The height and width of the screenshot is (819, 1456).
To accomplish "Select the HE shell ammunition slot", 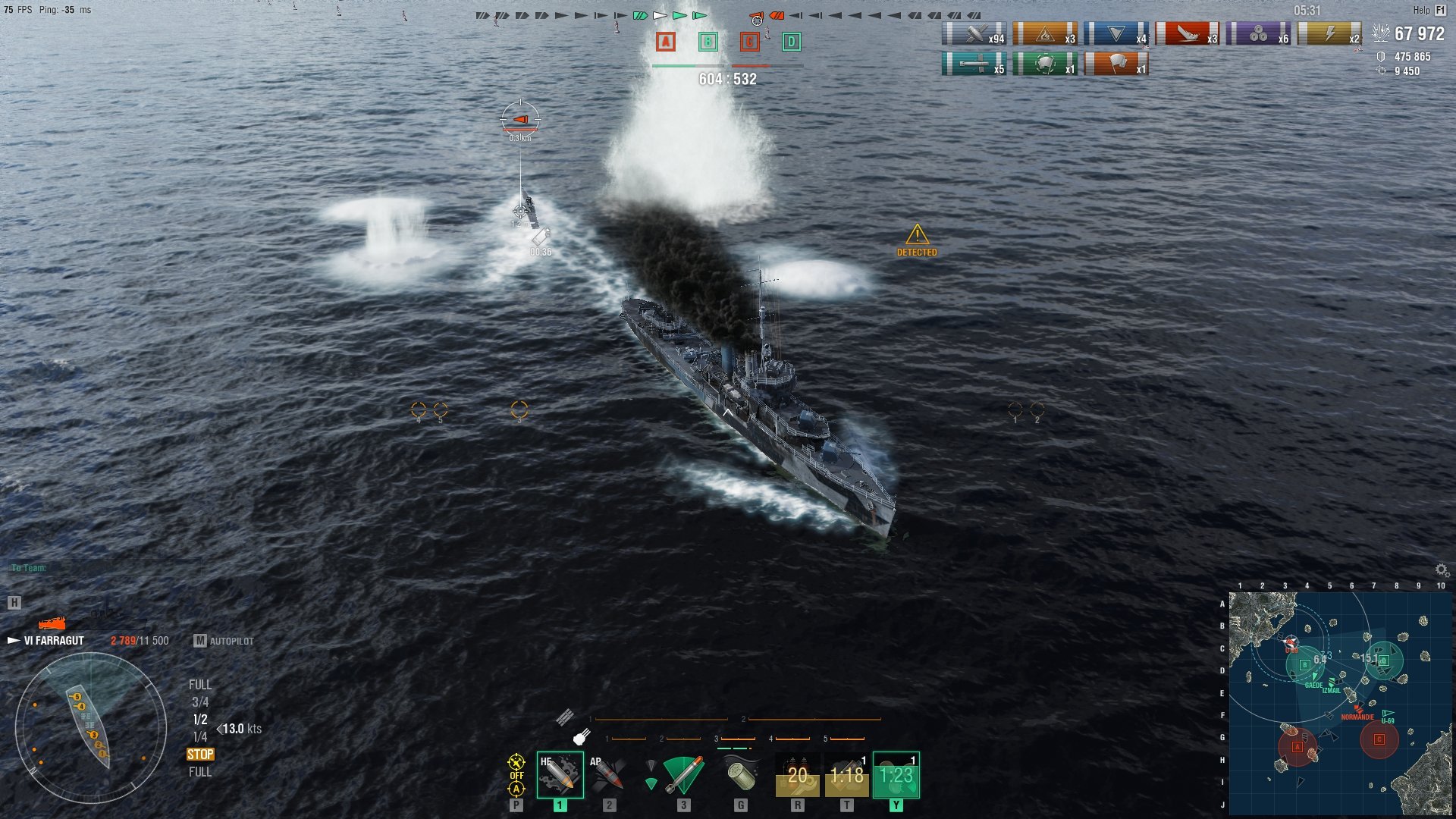I will 560,775.
